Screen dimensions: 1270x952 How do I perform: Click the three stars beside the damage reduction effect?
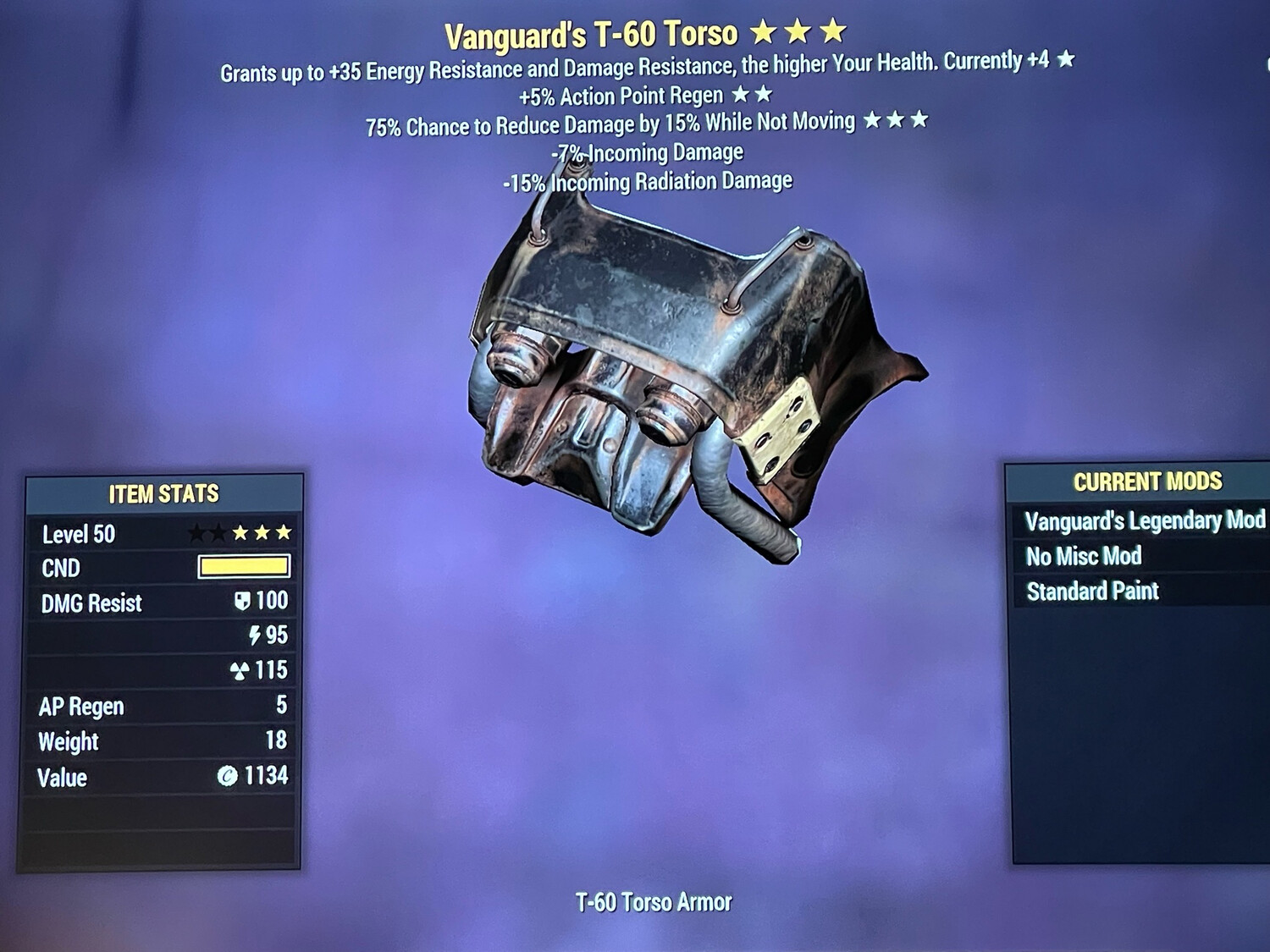(x=894, y=121)
